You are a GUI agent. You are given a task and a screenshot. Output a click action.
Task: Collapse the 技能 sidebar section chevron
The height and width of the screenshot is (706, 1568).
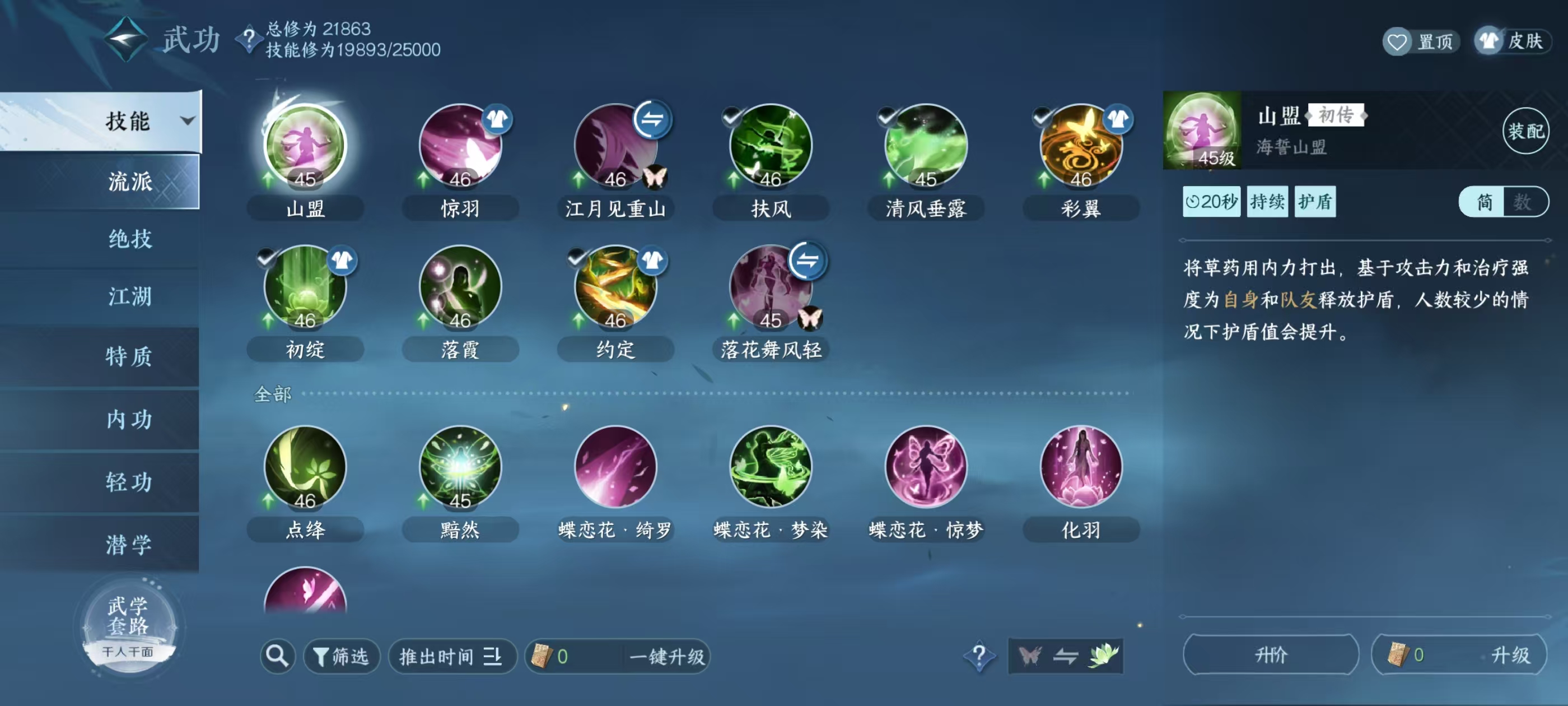tap(189, 120)
